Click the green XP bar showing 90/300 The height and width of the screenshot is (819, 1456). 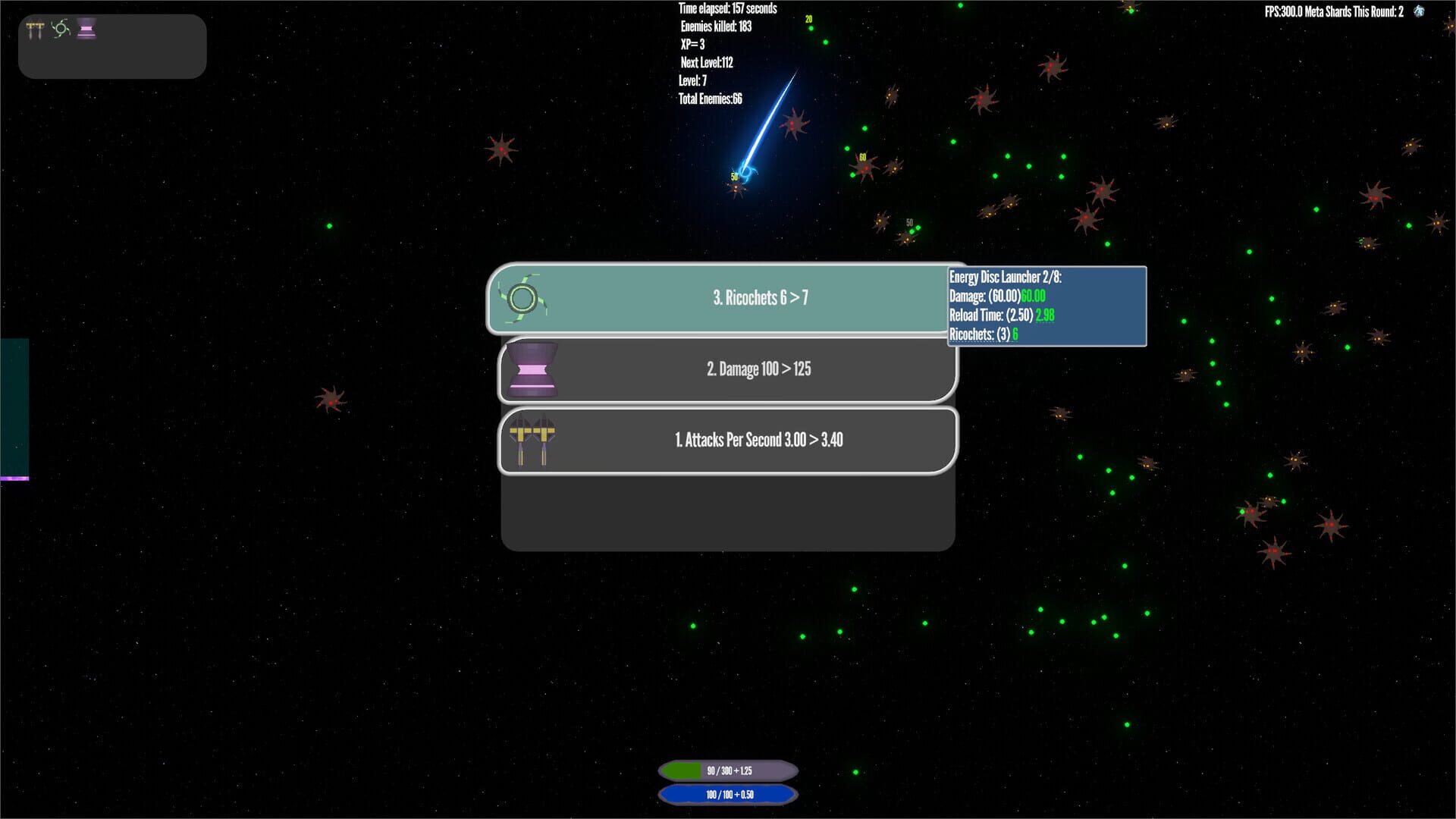727,770
